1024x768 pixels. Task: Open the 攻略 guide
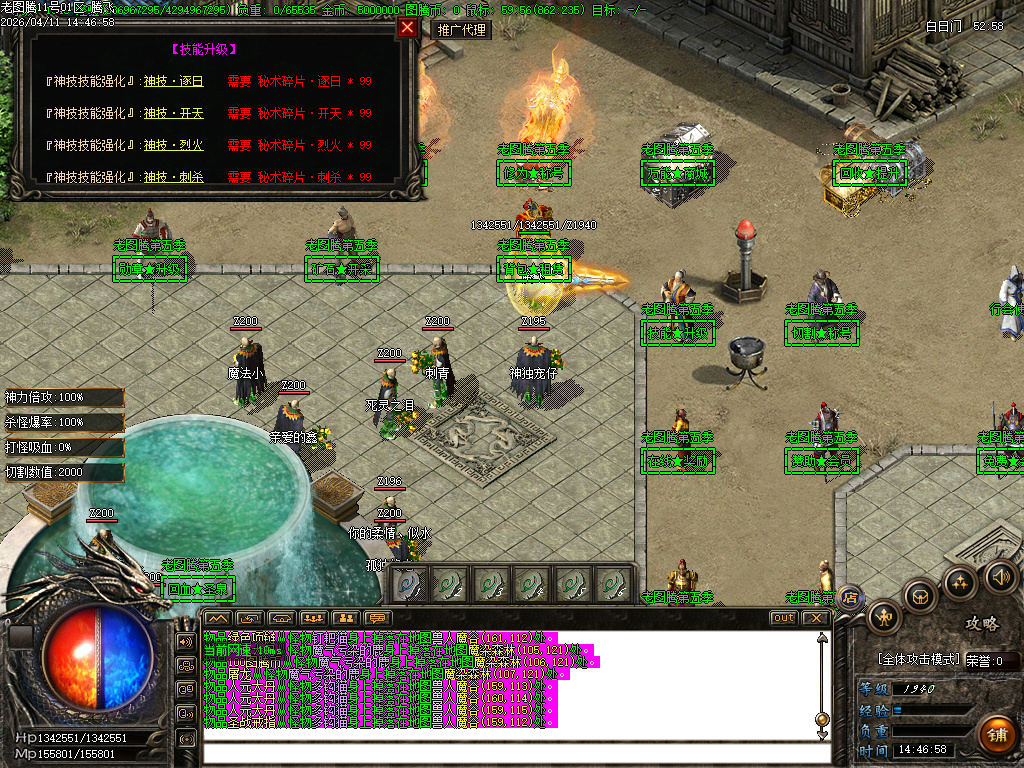[981, 623]
